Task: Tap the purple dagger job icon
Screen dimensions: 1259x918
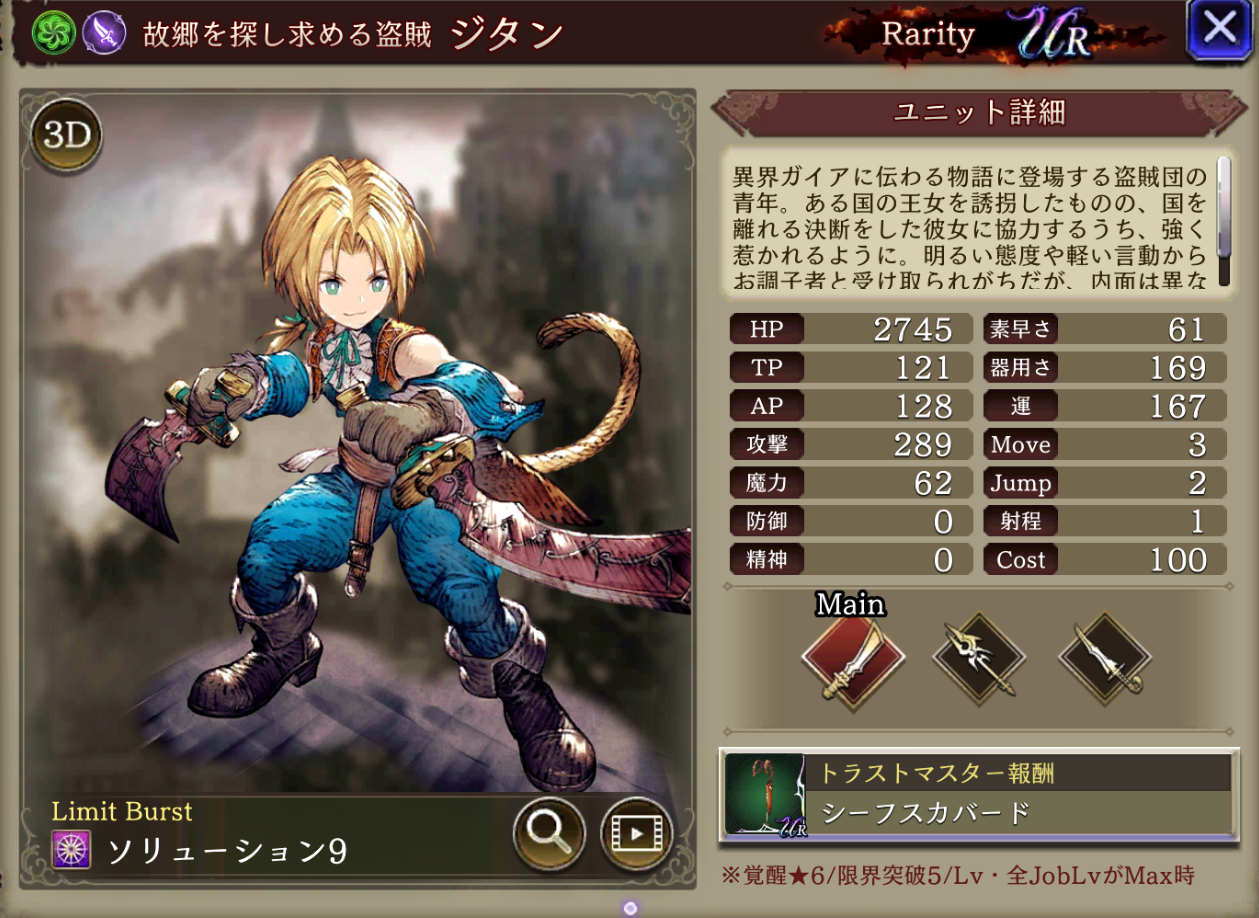Action: click(x=104, y=33)
